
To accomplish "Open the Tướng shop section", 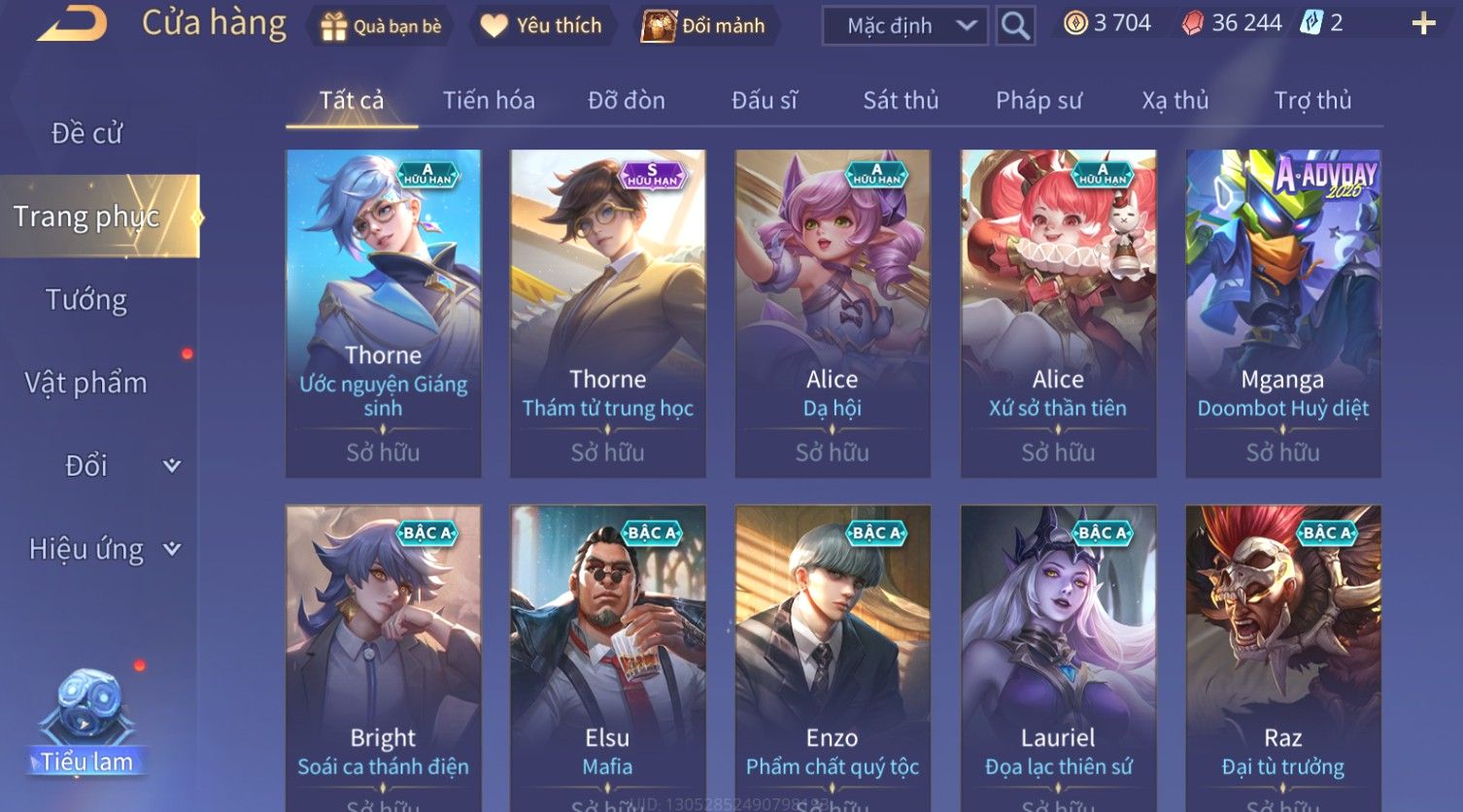I will pos(86,300).
